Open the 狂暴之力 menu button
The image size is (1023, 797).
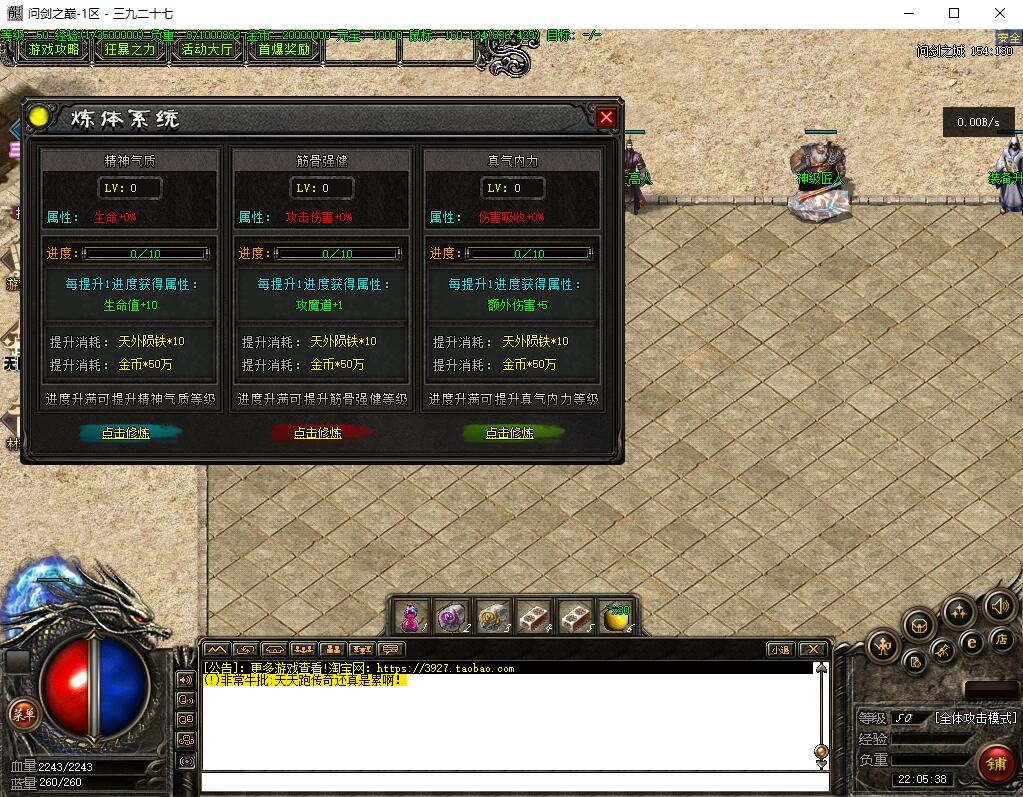[131, 49]
